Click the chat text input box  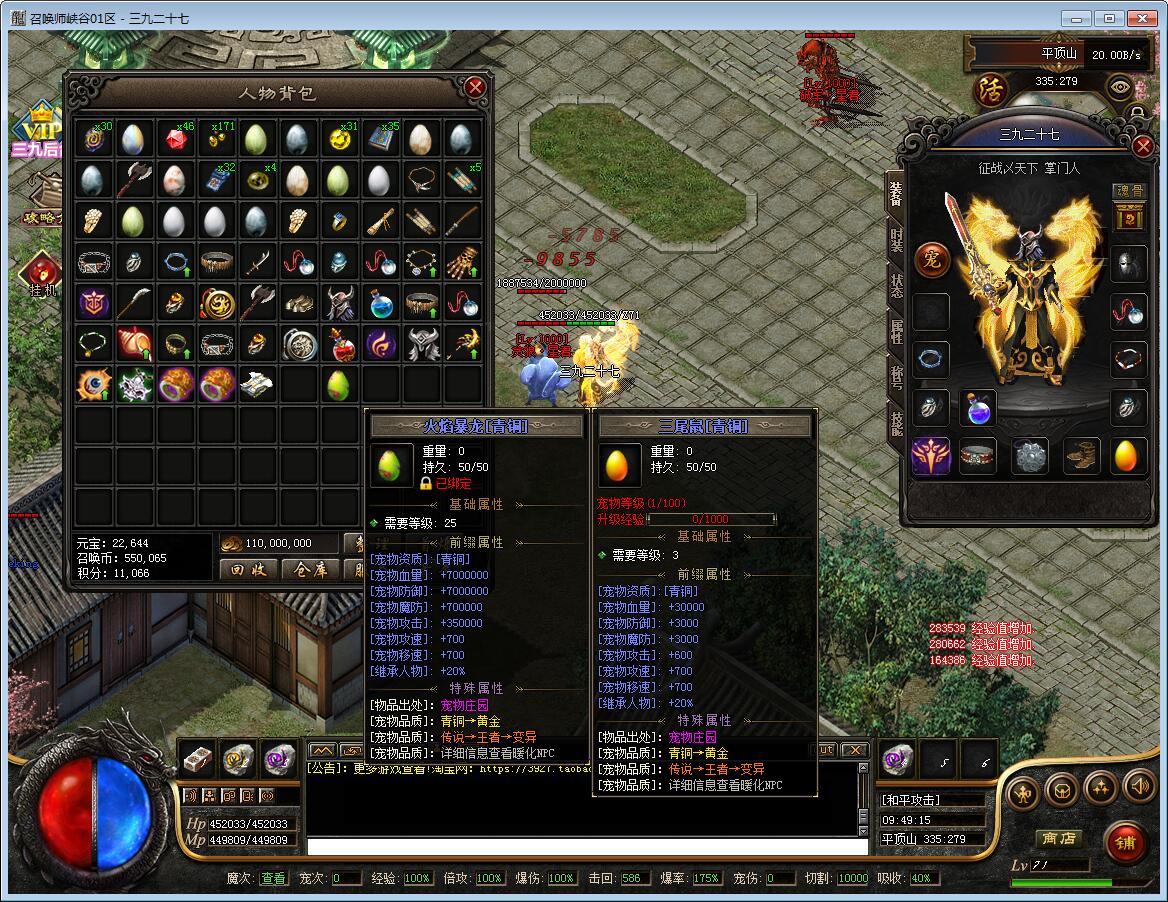pyautogui.click(x=587, y=847)
